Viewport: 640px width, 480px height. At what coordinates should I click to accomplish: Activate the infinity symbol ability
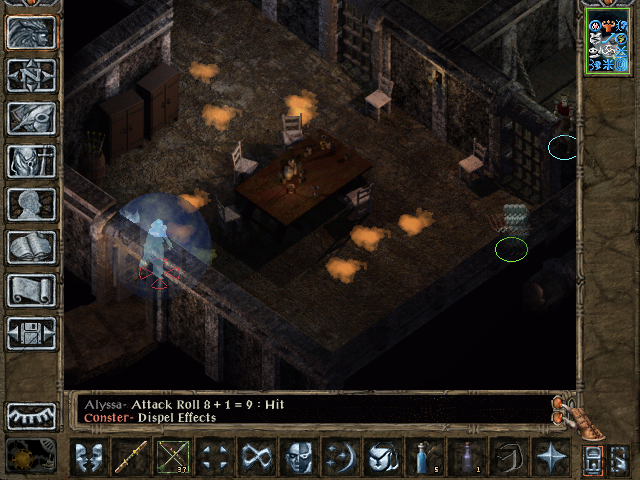point(256,458)
